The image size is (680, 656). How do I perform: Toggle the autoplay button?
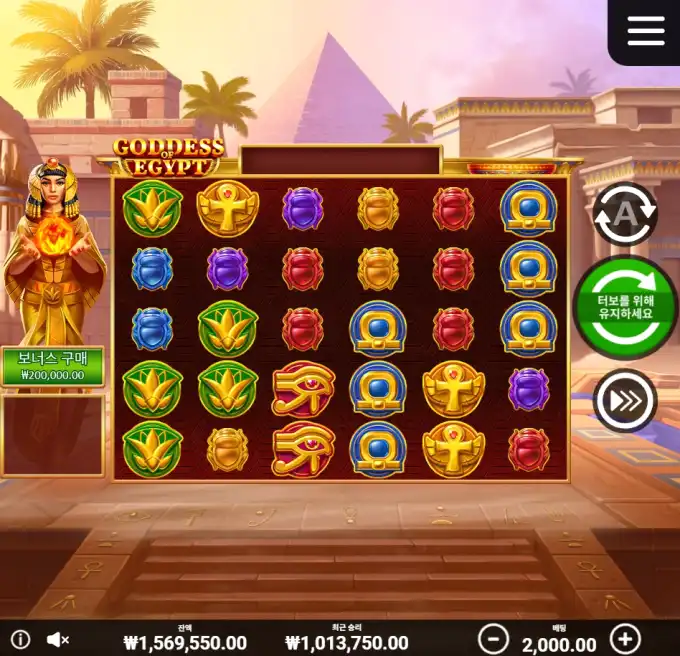tap(625, 213)
